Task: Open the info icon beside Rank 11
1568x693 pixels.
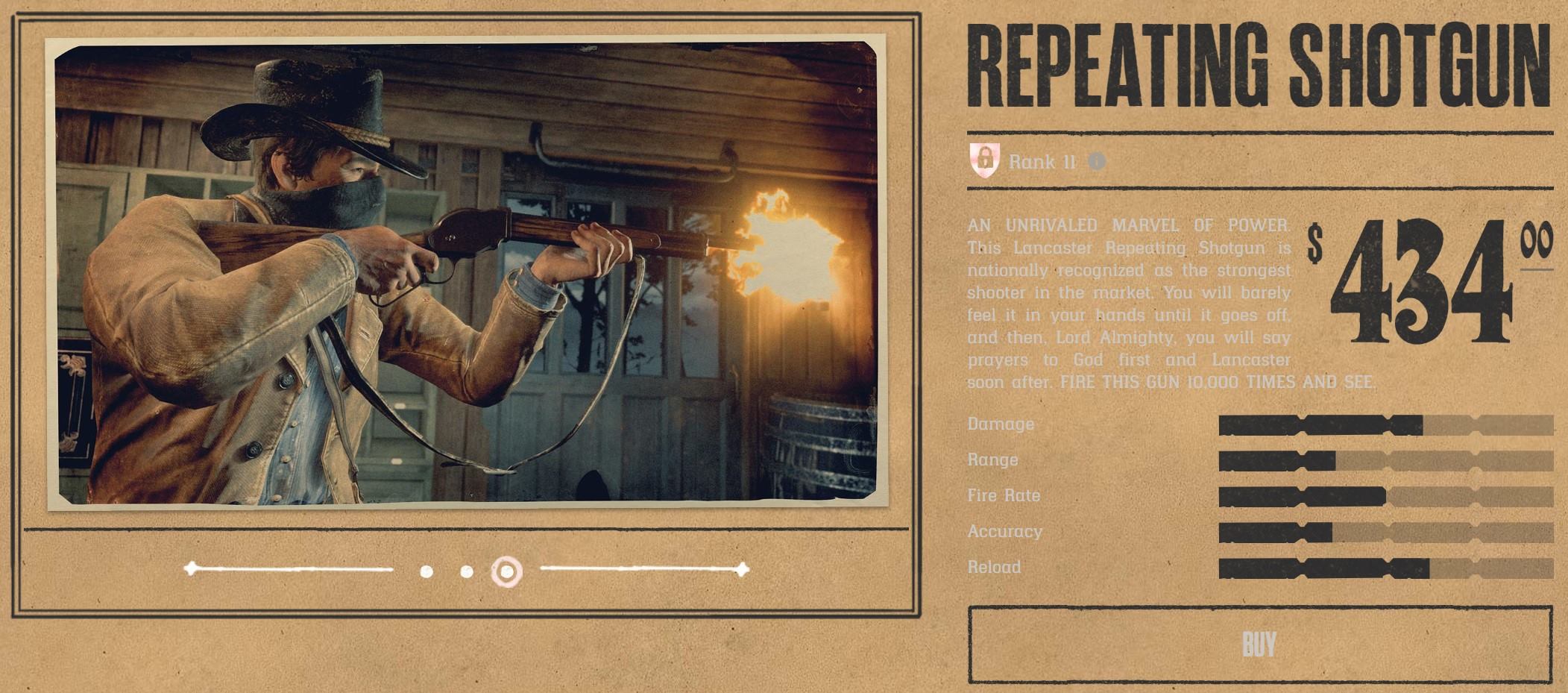Action: click(x=1096, y=161)
